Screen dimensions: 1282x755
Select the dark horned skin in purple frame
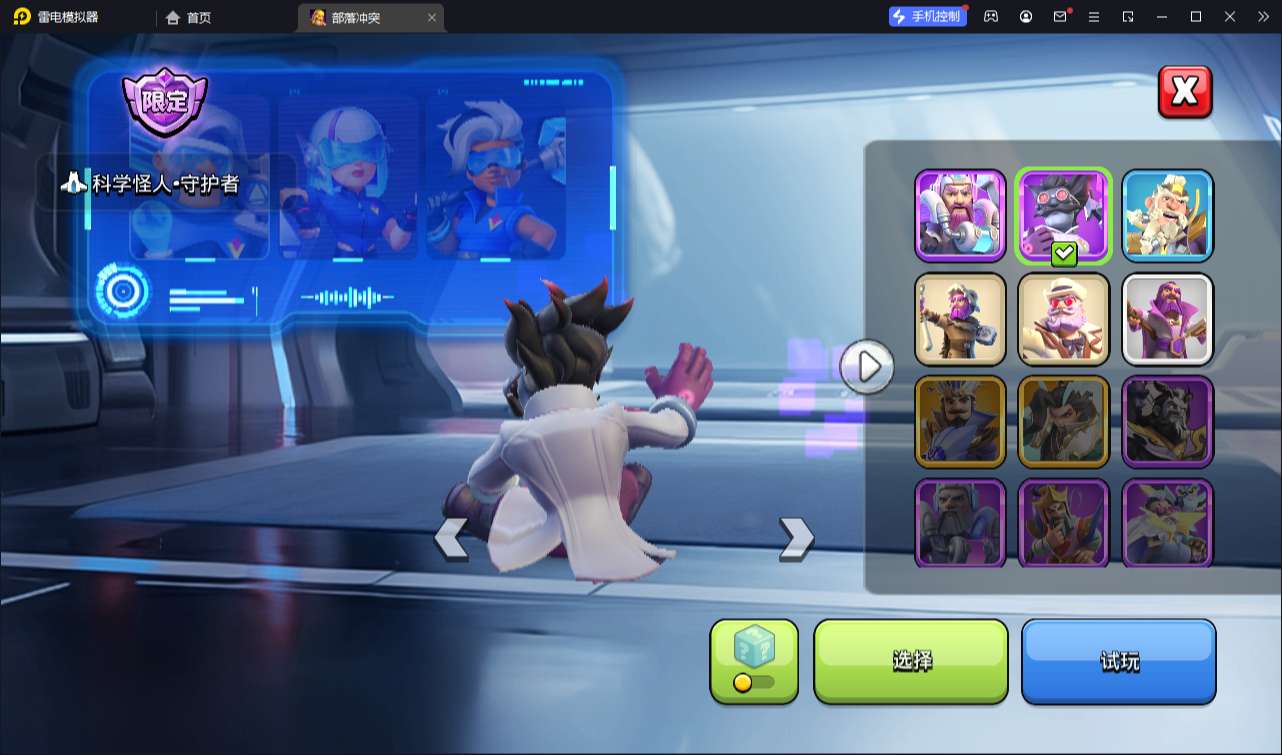(x=1167, y=421)
